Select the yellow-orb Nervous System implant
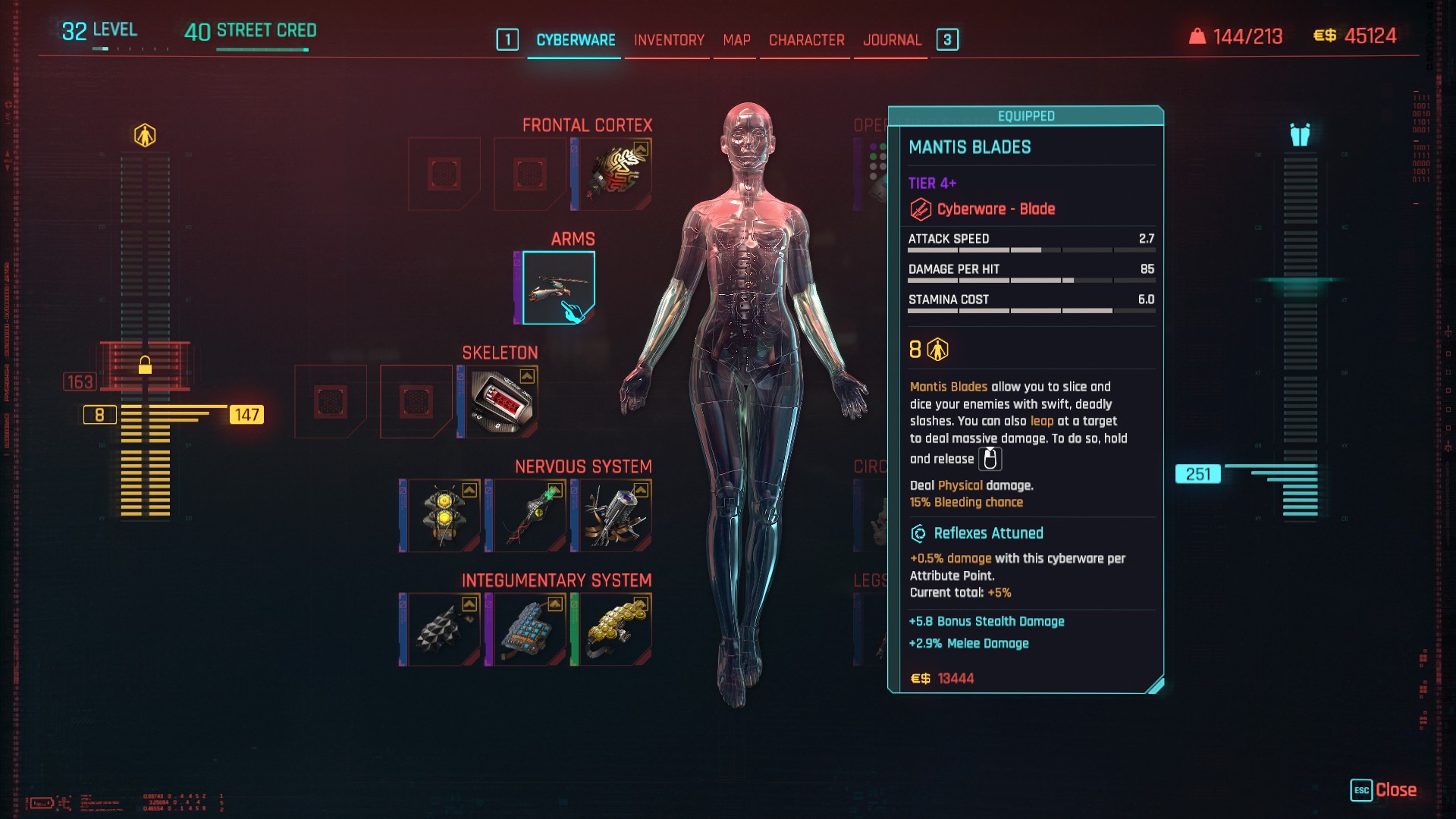This screenshot has height=819, width=1456. (443, 516)
